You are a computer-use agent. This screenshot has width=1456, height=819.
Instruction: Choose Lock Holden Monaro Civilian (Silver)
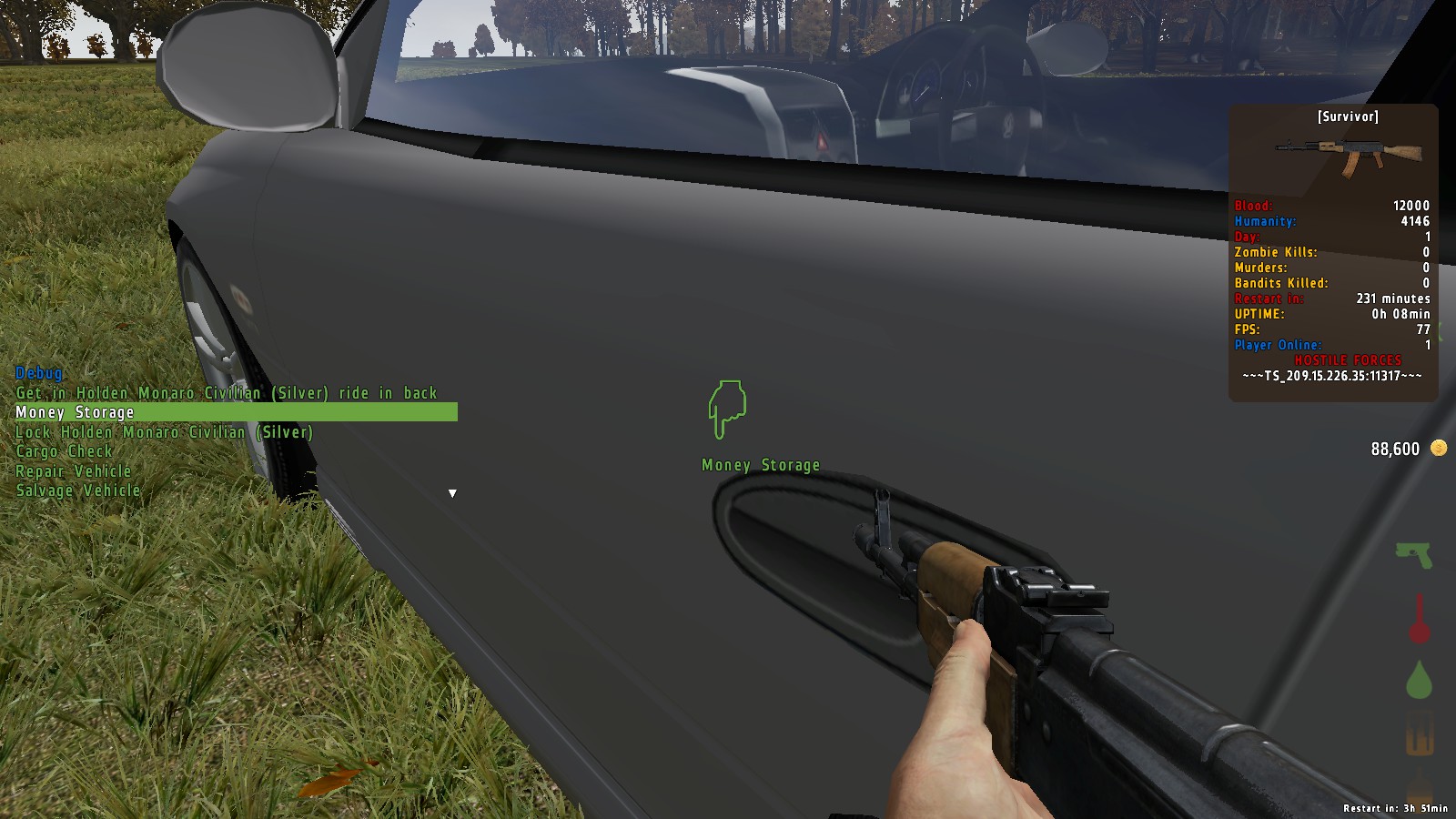[164, 432]
